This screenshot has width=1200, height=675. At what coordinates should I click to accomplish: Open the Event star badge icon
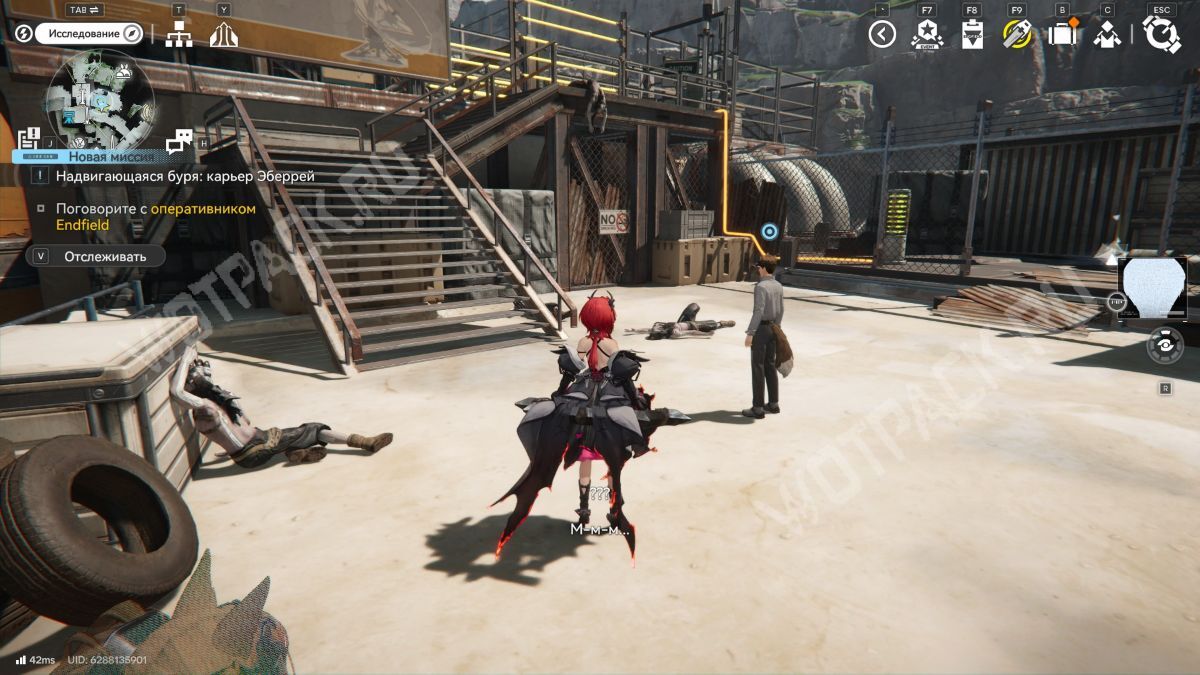pyautogui.click(x=927, y=35)
